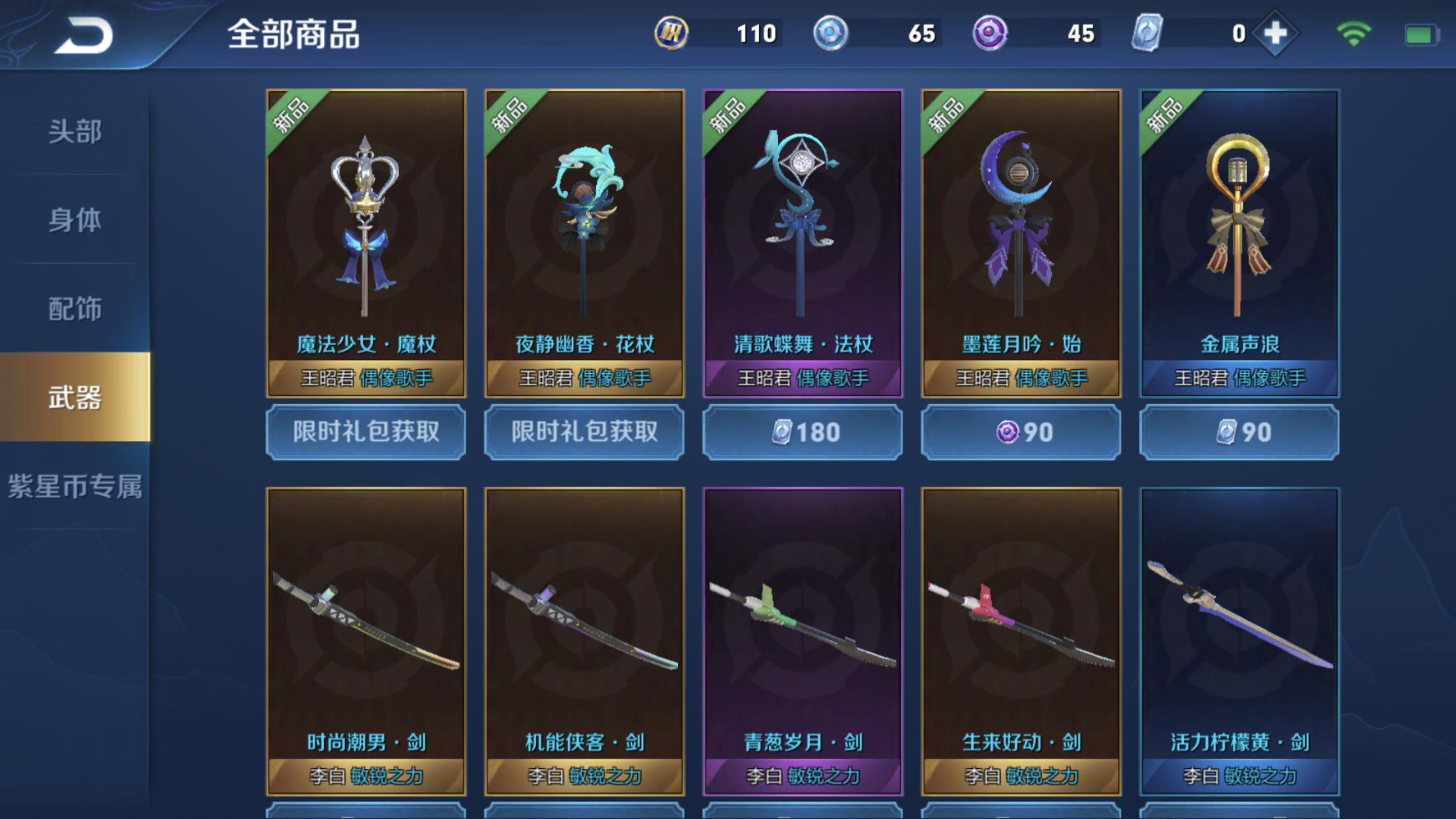Choose the 青葱岁月·剑 sword card
Image resolution: width=1456 pixels, height=819 pixels.
pos(803,641)
